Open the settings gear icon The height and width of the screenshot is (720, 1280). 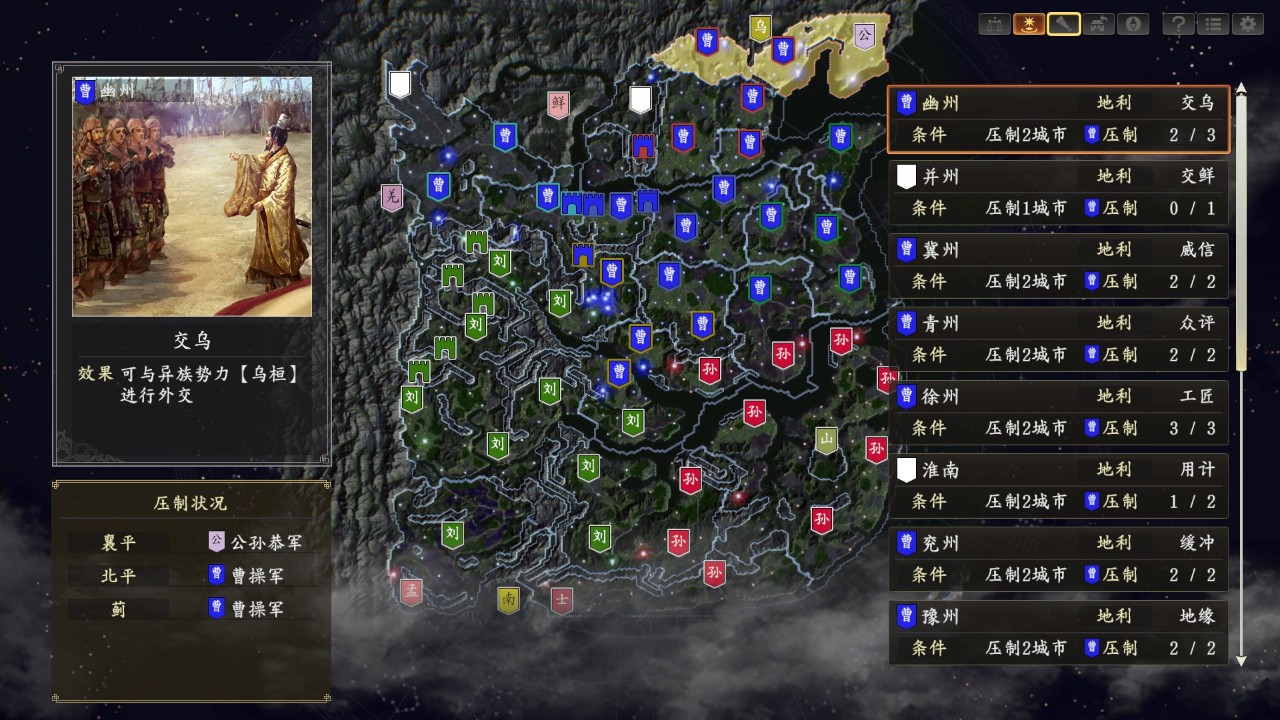tap(1247, 24)
